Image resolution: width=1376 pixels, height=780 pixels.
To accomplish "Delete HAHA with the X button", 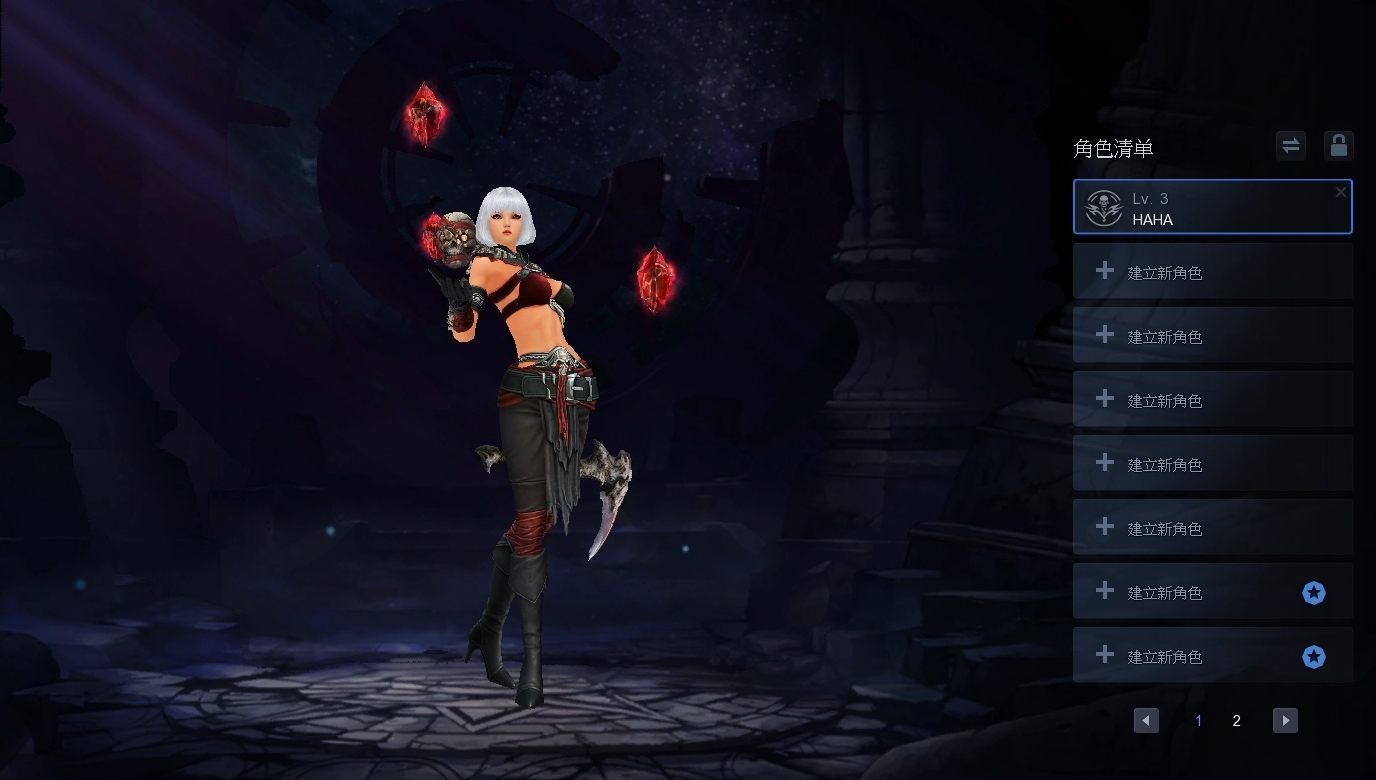I will click(1341, 192).
